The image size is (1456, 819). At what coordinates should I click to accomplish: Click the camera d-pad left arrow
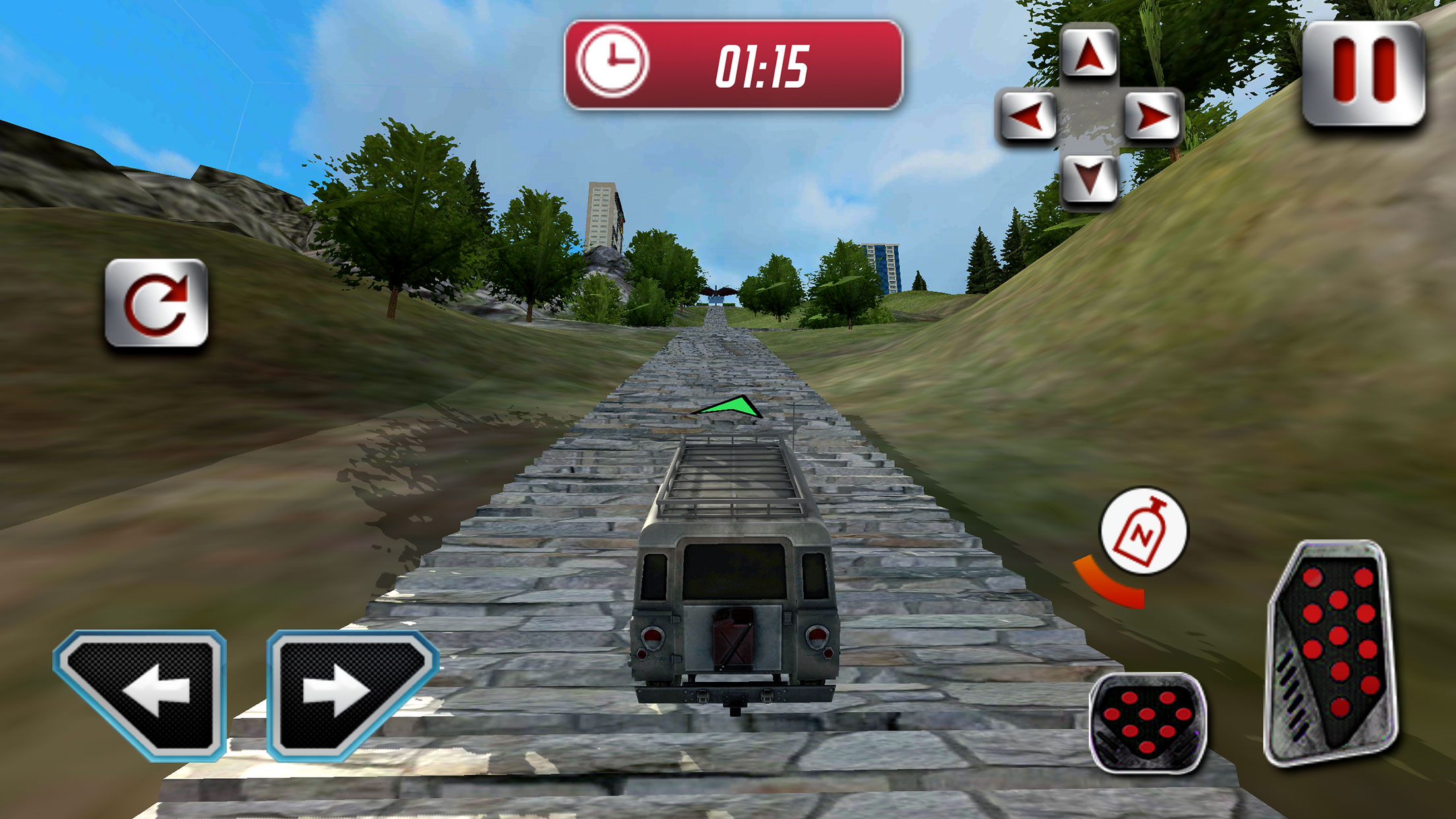[1027, 117]
